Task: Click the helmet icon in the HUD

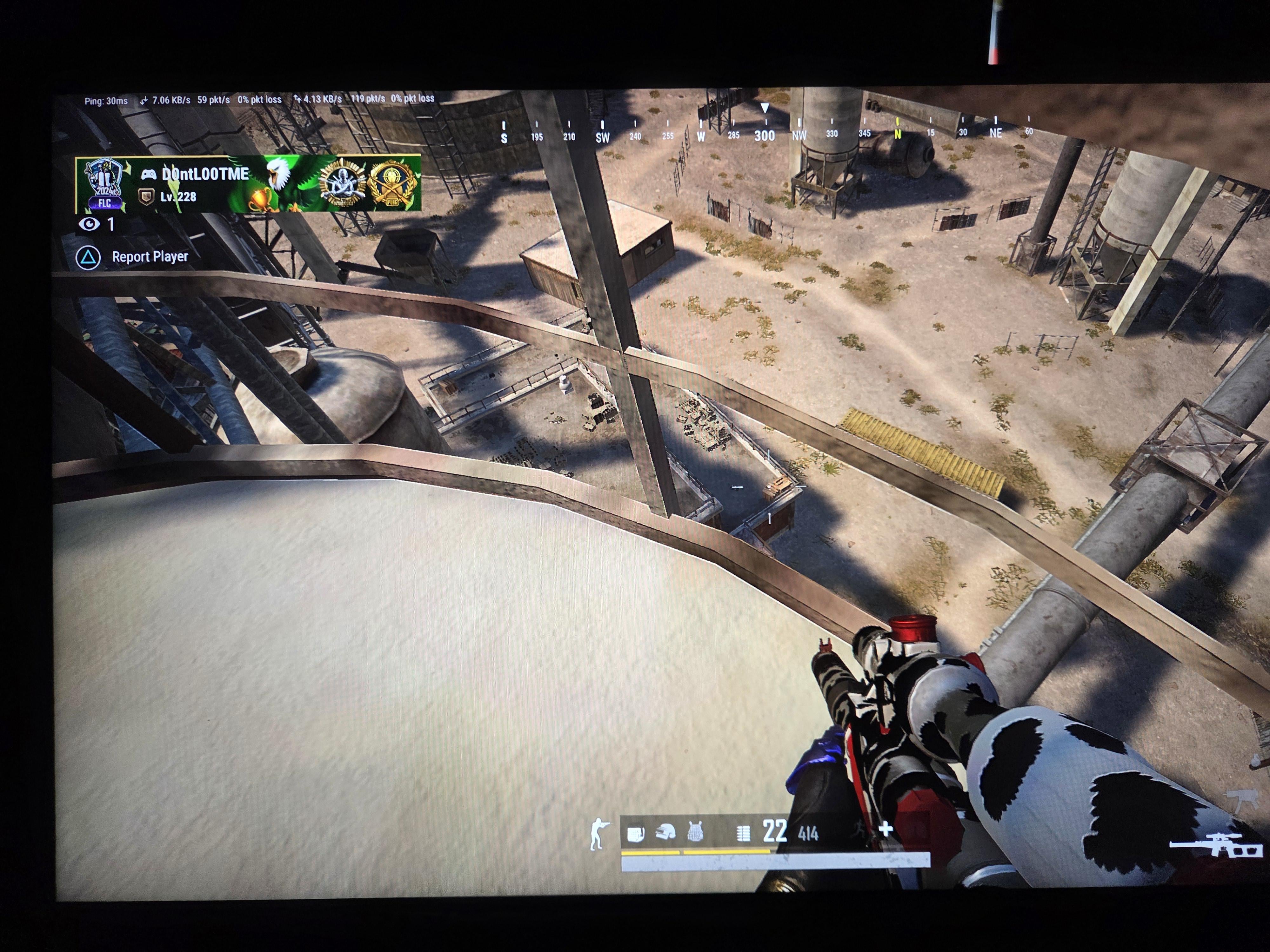Action: (x=665, y=833)
